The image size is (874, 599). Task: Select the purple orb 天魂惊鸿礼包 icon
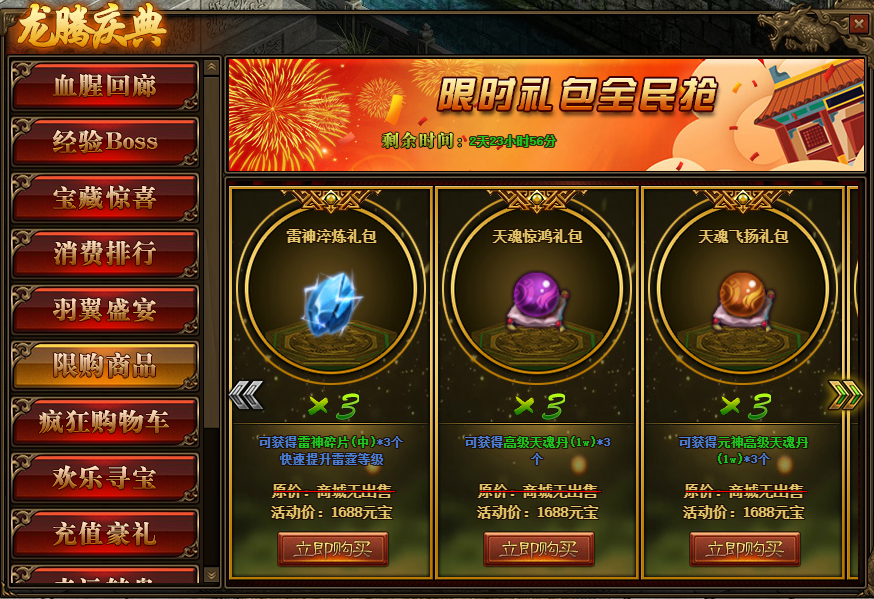pyautogui.click(x=539, y=297)
